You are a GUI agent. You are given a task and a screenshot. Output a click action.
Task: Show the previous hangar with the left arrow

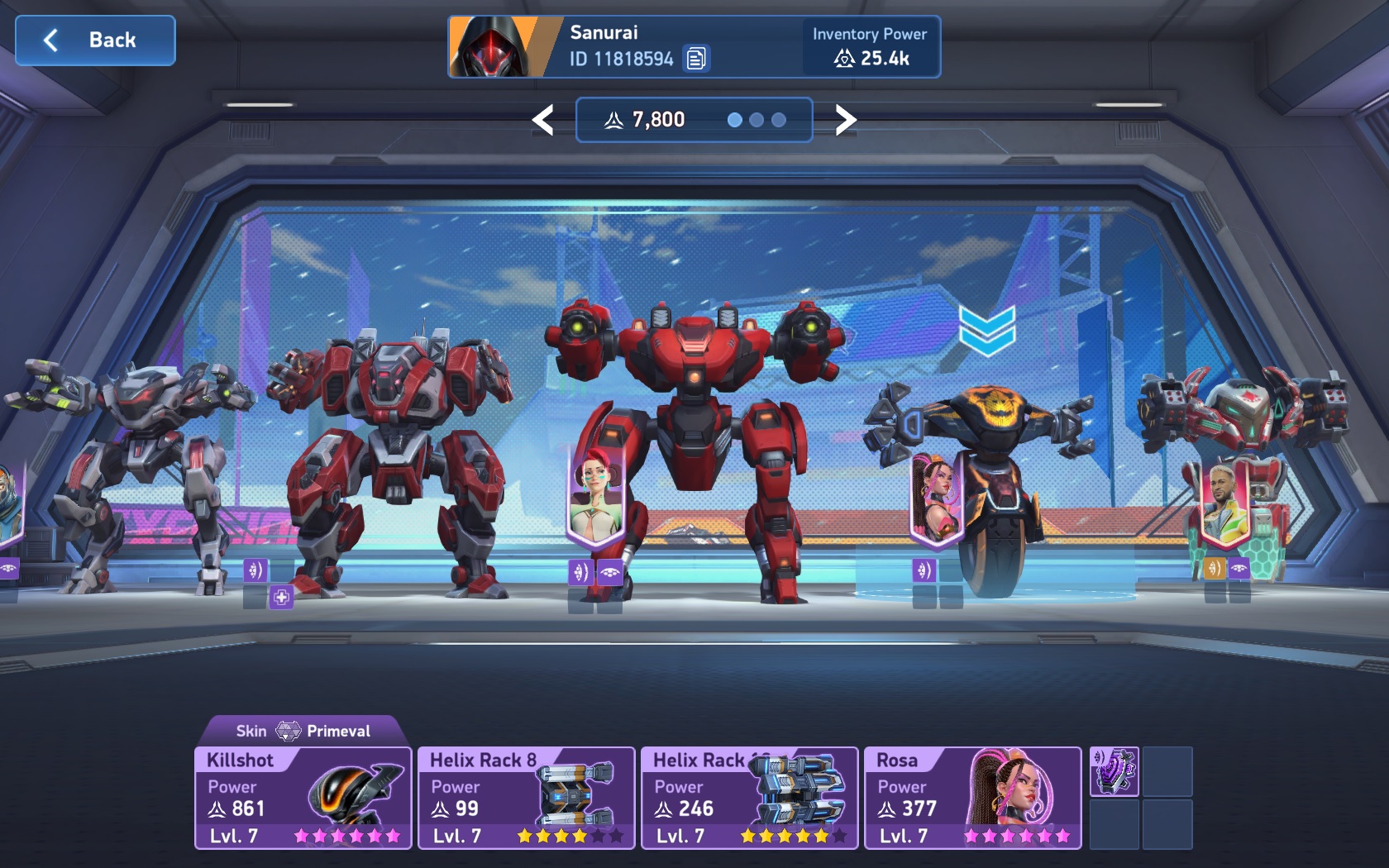coord(542,120)
